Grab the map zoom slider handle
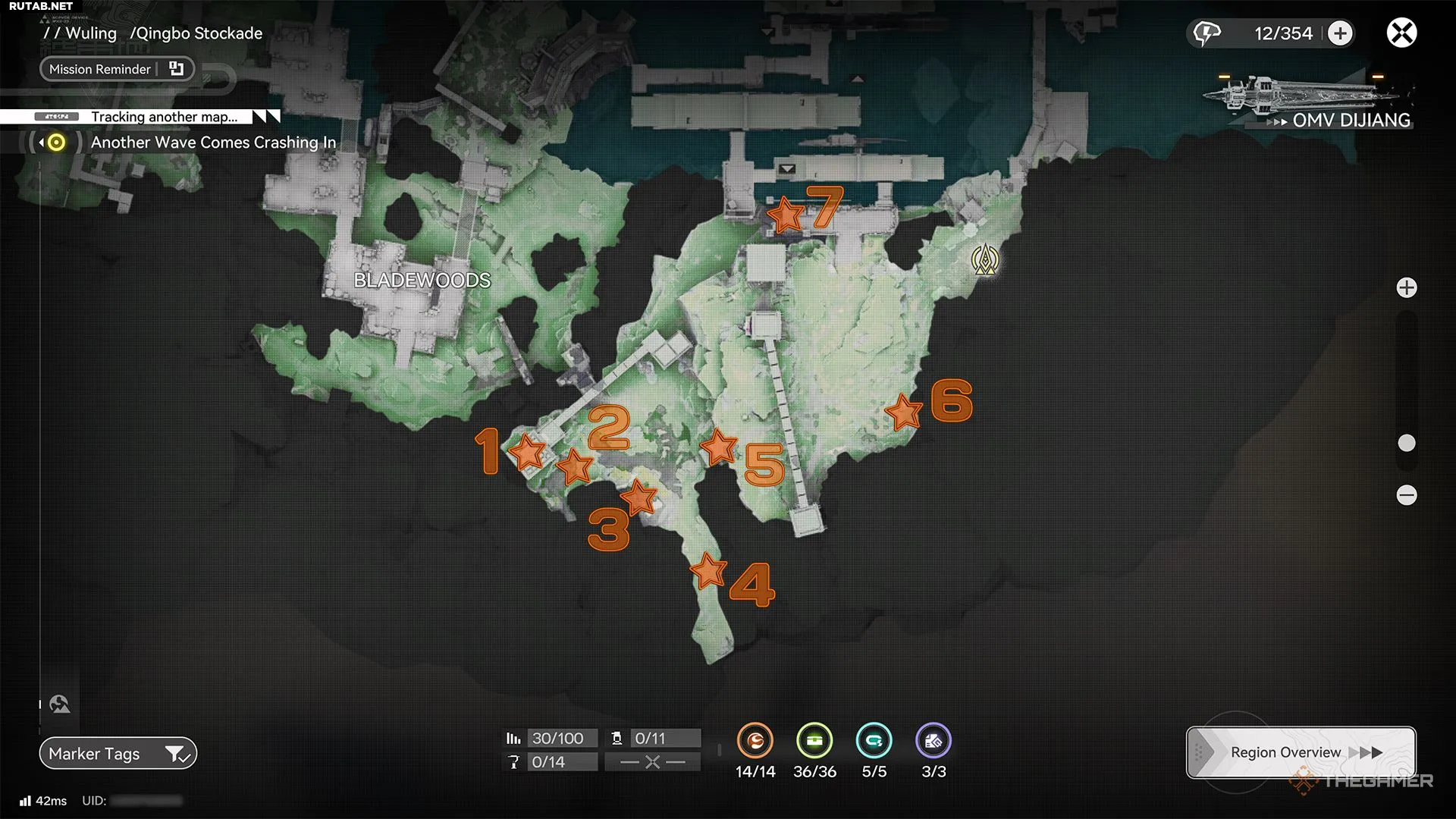1456x819 pixels. click(x=1407, y=443)
